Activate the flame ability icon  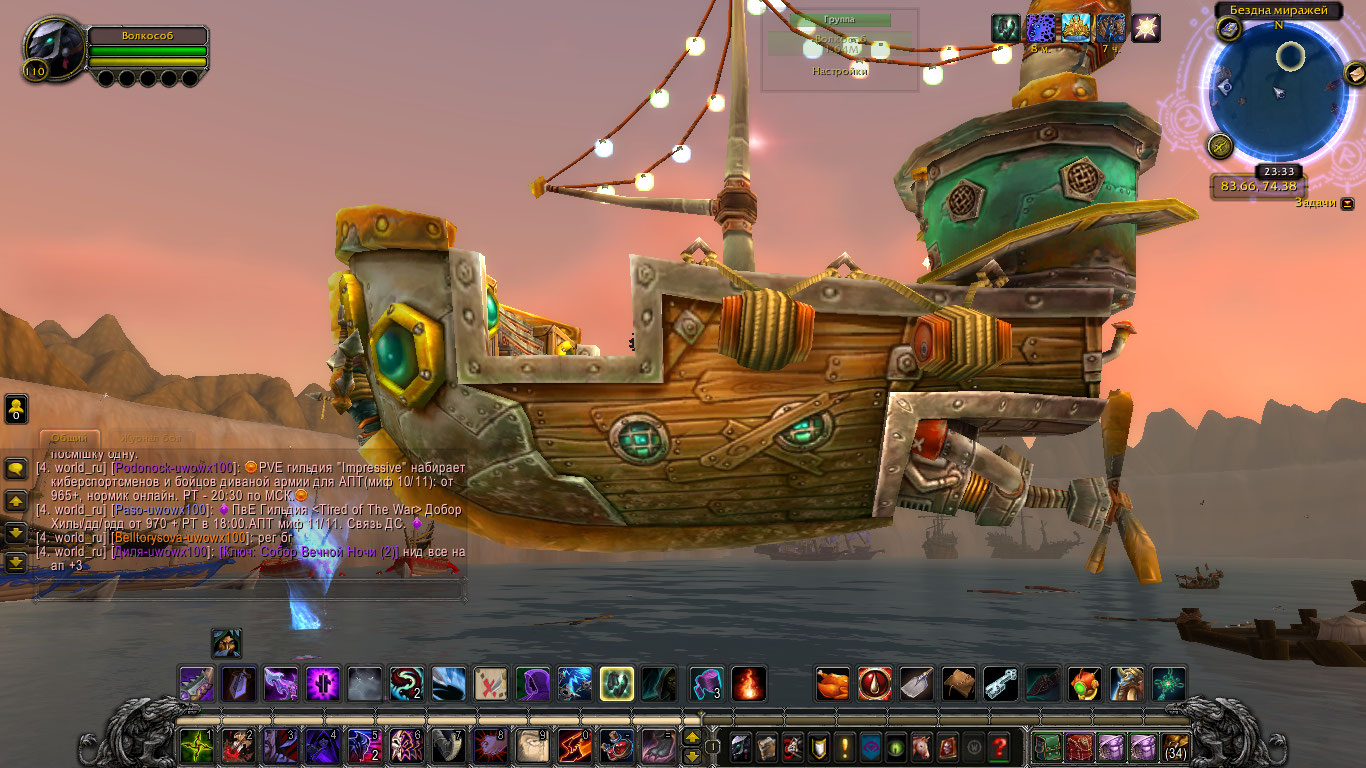pyautogui.click(x=748, y=684)
